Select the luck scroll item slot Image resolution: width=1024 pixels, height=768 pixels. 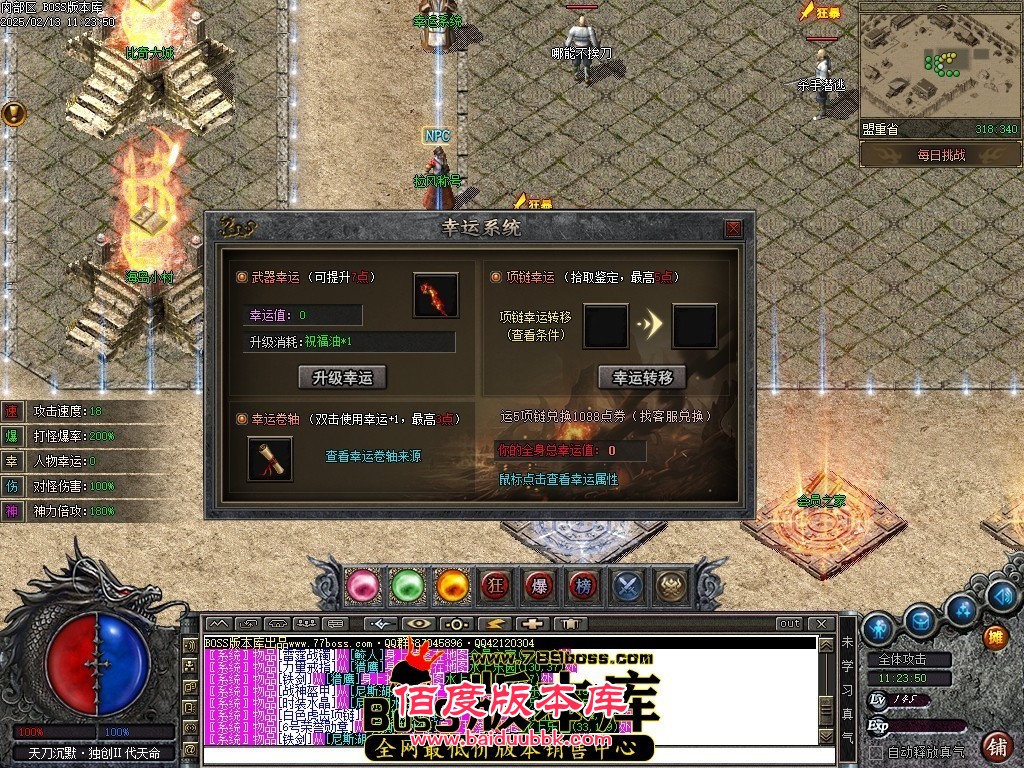click(x=270, y=458)
